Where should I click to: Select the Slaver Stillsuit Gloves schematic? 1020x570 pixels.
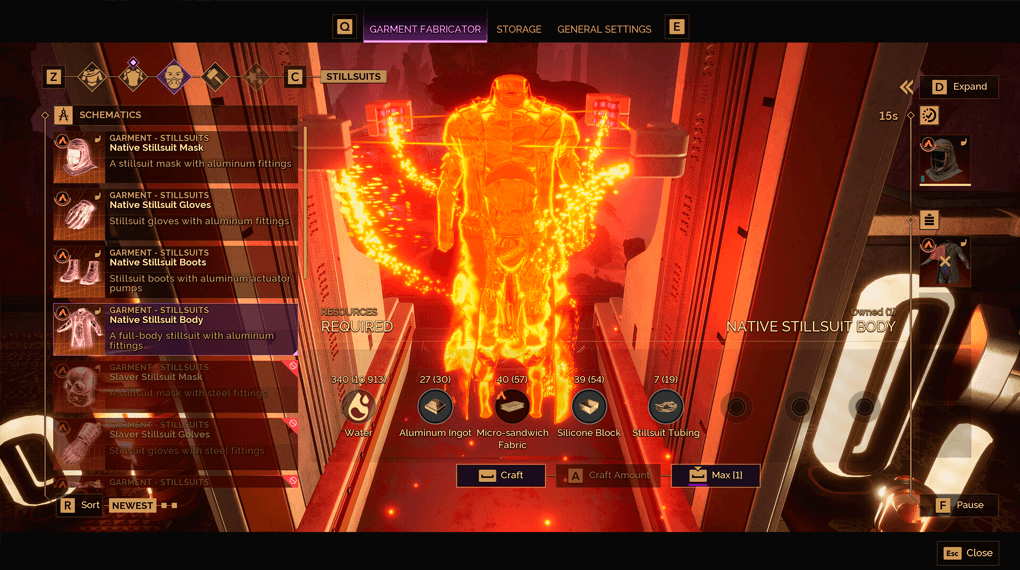175,443
